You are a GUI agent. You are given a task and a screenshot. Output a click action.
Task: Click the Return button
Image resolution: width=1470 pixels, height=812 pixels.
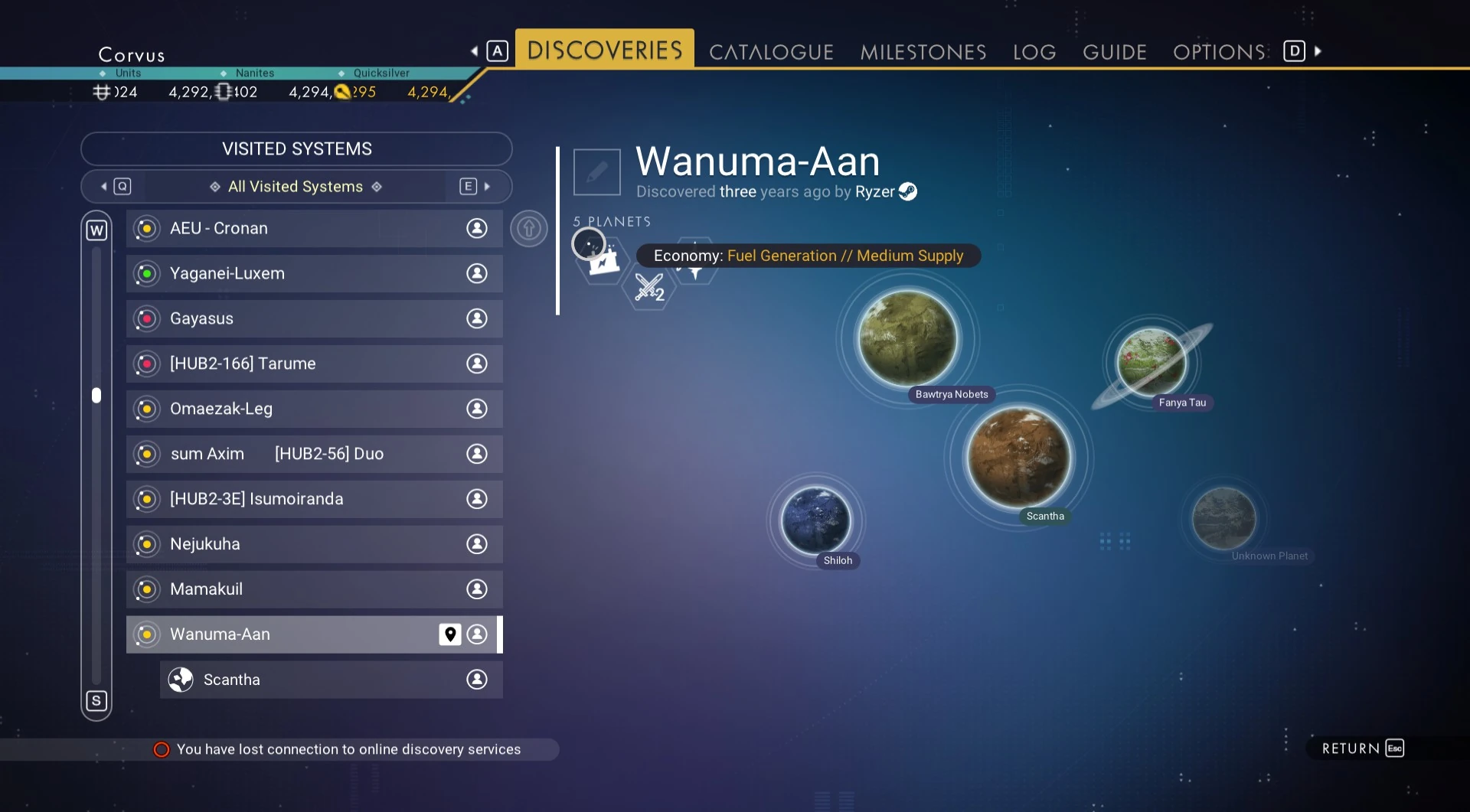tap(1362, 748)
